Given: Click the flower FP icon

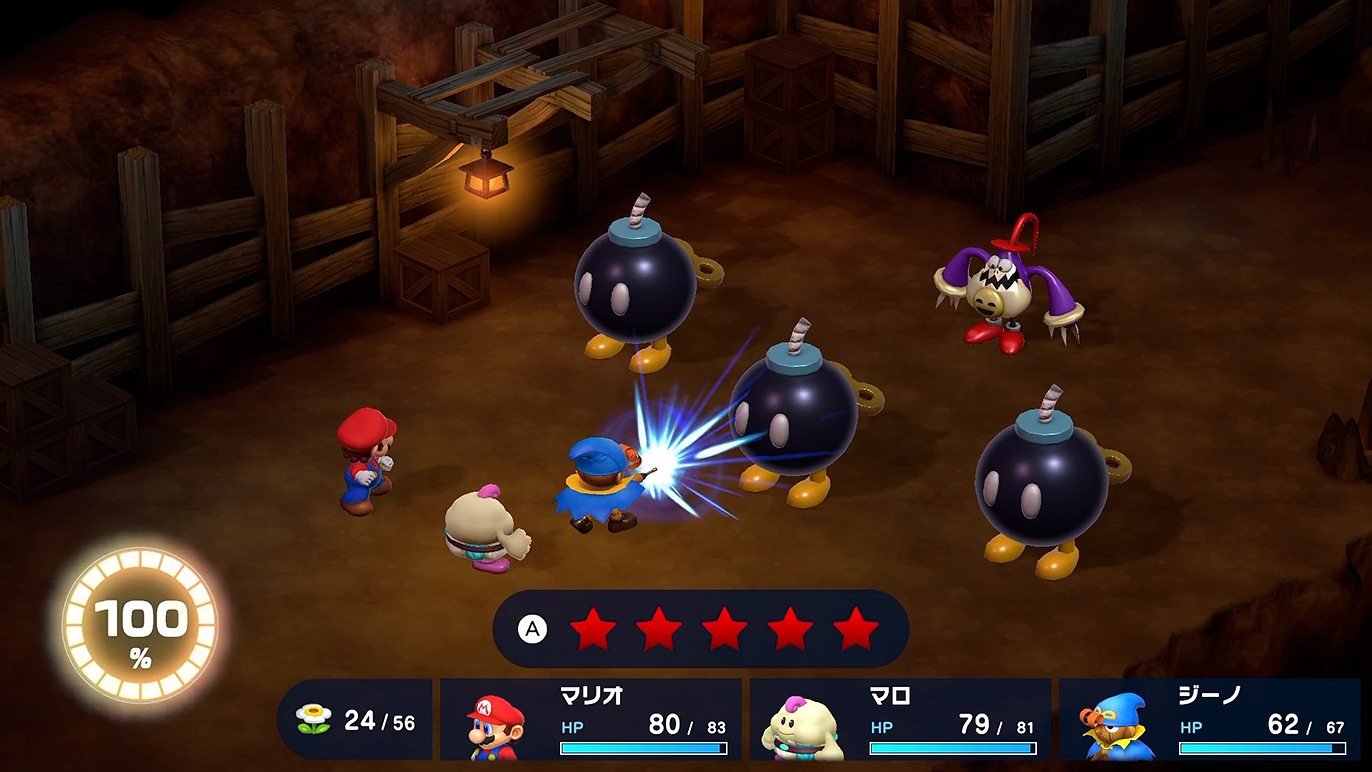Looking at the screenshot, I should [x=315, y=716].
